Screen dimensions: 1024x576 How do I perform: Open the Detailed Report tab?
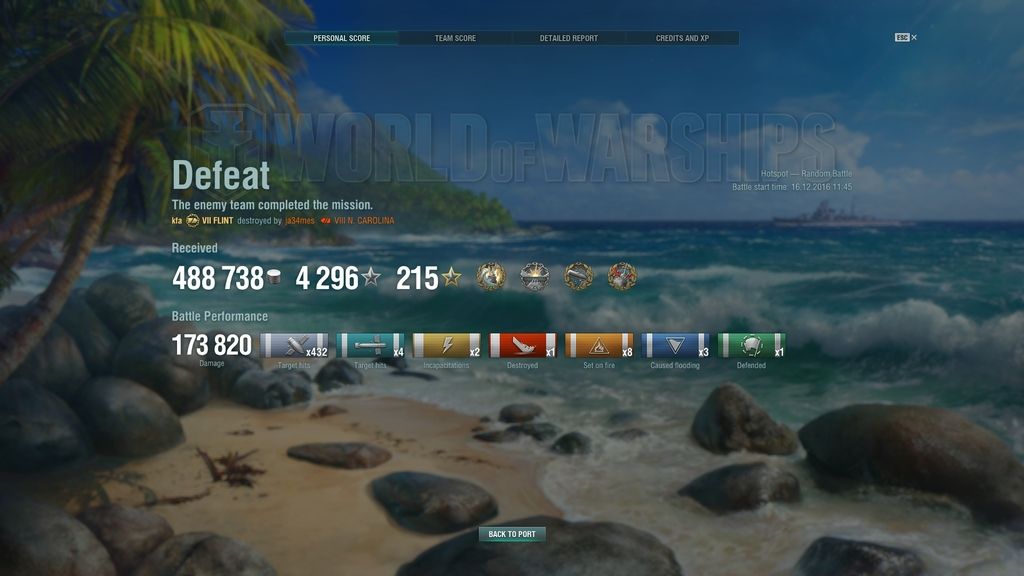pyautogui.click(x=569, y=38)
